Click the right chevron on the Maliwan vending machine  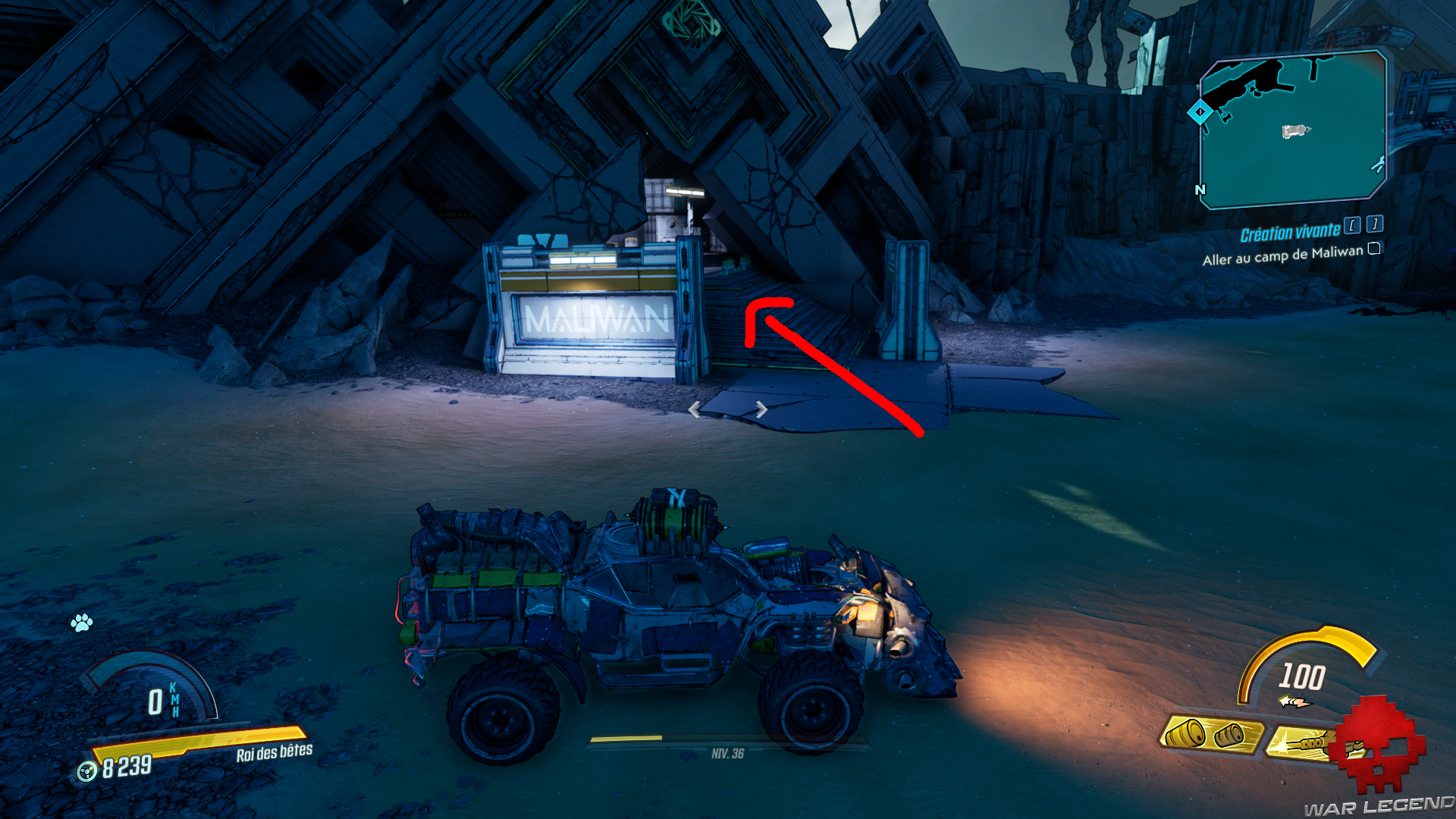pyautogui.click(x=761, y=410)
